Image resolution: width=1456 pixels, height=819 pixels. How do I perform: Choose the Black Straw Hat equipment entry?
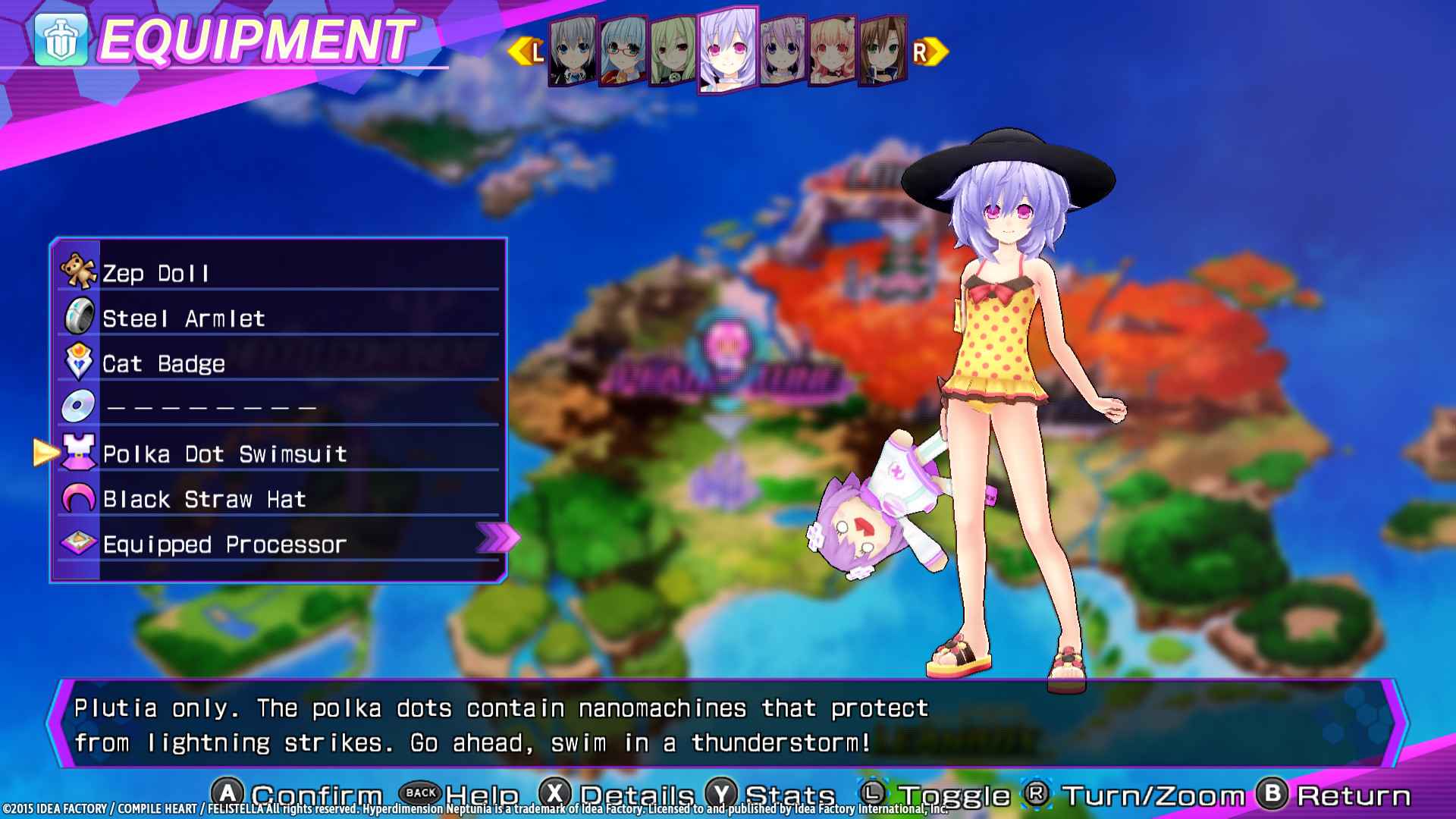[x=205, y=499]
